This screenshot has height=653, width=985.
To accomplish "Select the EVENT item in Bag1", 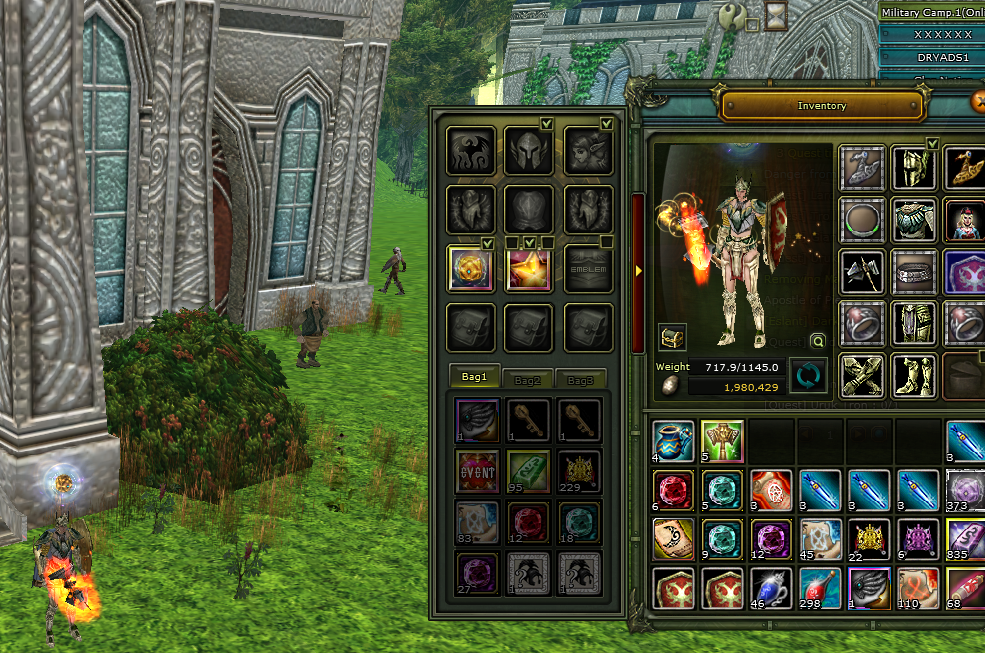I will (x=477, y=470).
